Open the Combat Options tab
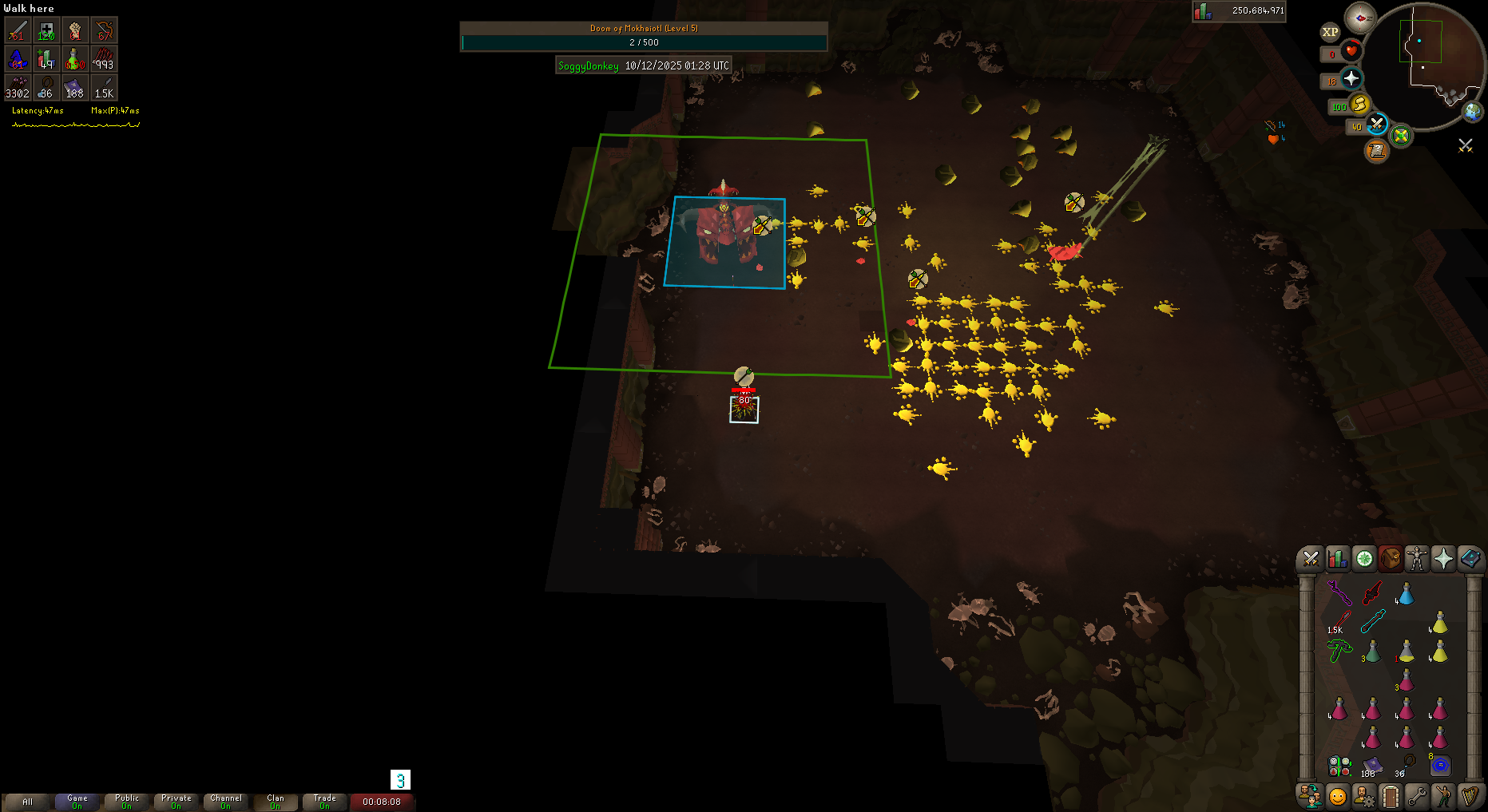 pyautogui.click(x=1311, y=559)
